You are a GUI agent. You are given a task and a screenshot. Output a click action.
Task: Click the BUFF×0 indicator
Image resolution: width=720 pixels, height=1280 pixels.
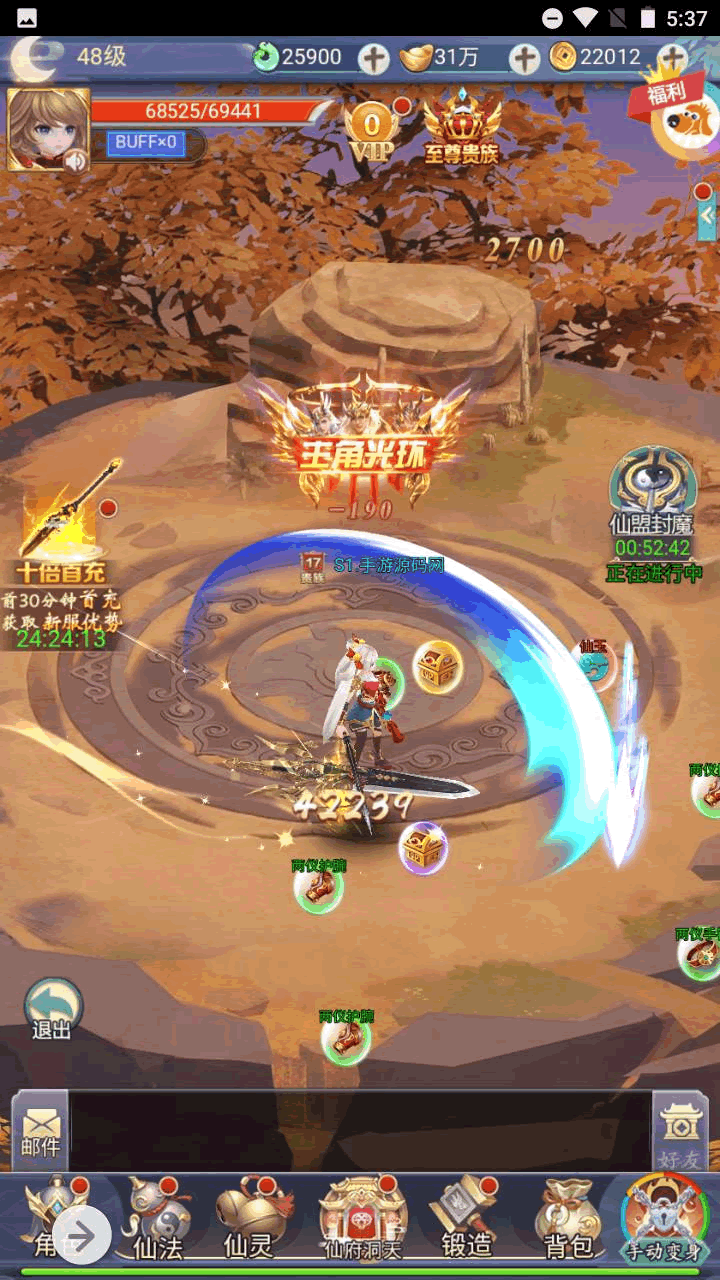(146, 143)
